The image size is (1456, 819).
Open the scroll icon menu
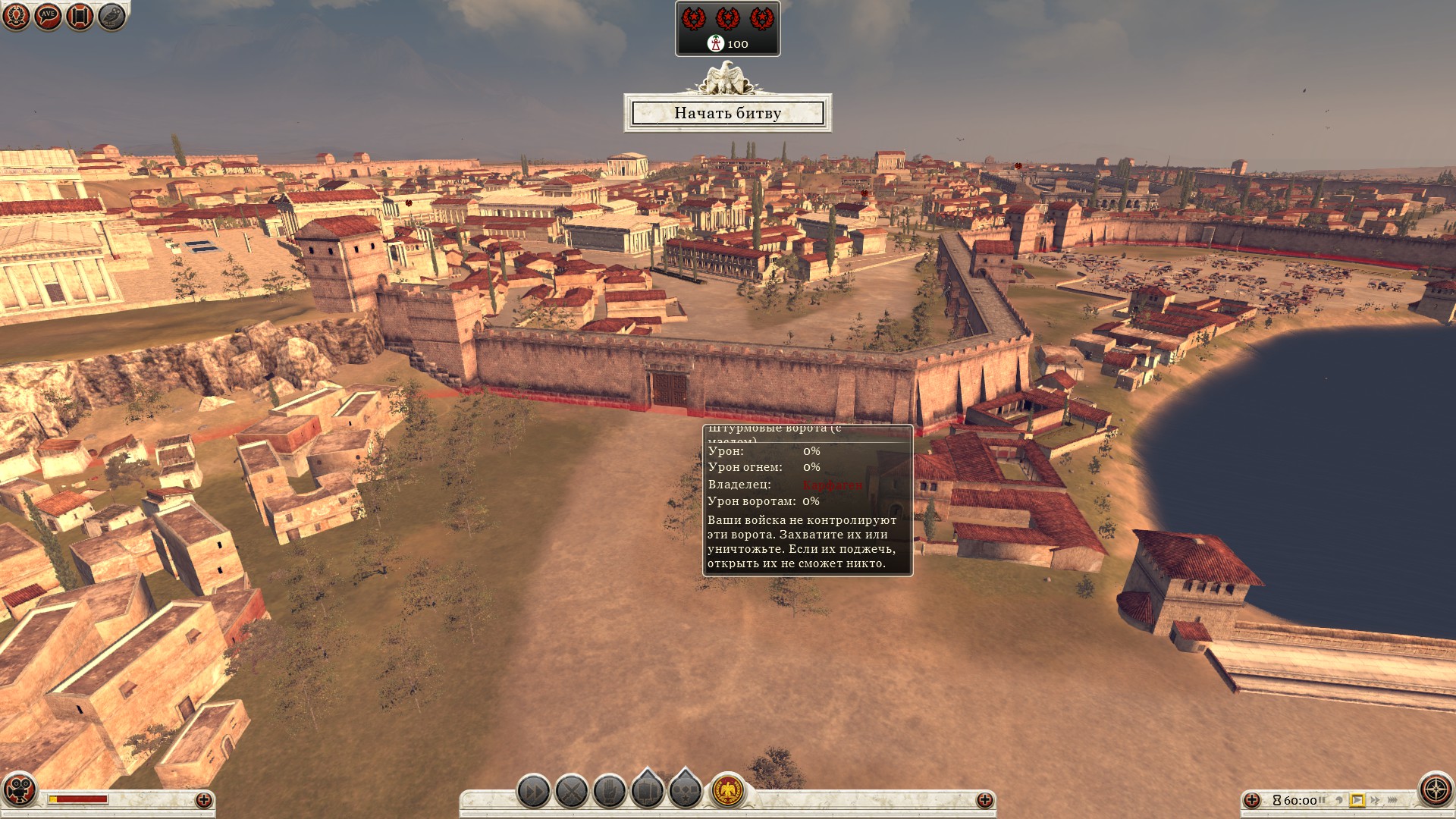80,16
